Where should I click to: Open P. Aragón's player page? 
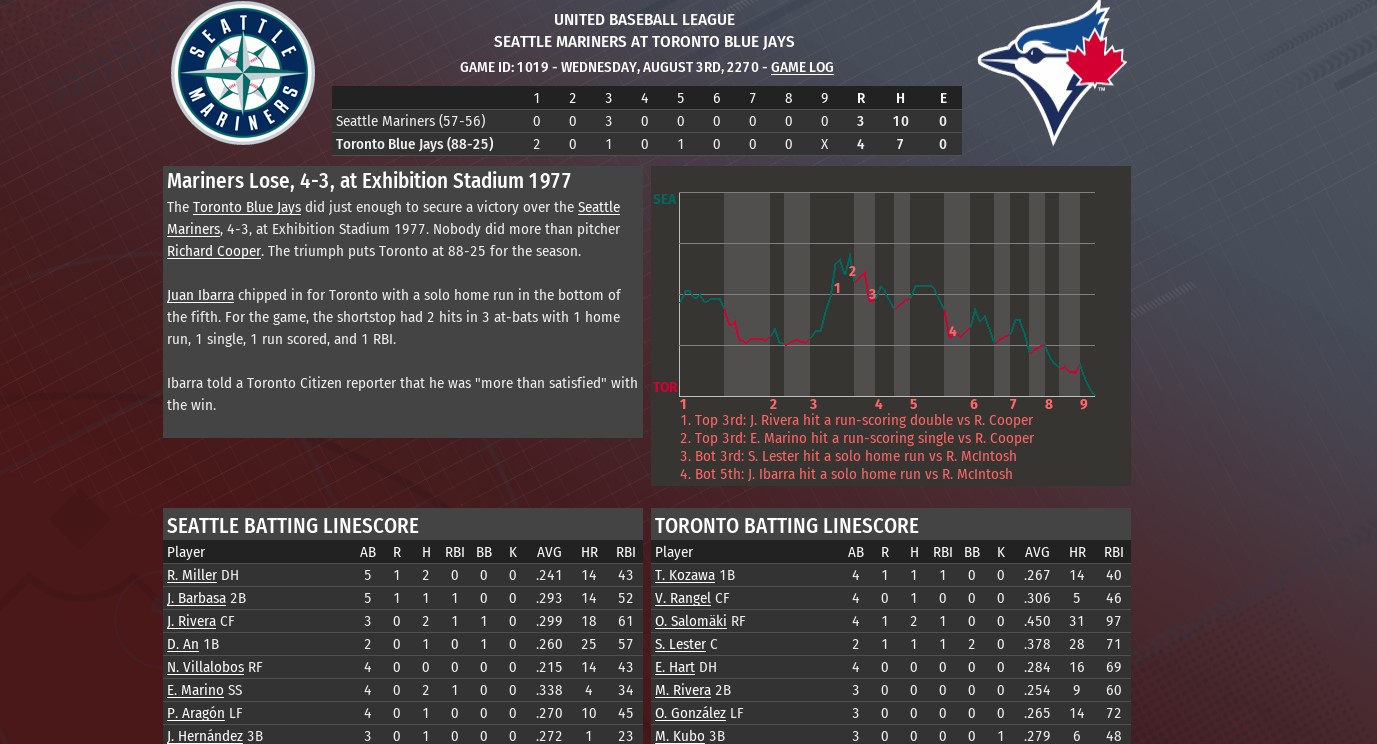point(195,713)
